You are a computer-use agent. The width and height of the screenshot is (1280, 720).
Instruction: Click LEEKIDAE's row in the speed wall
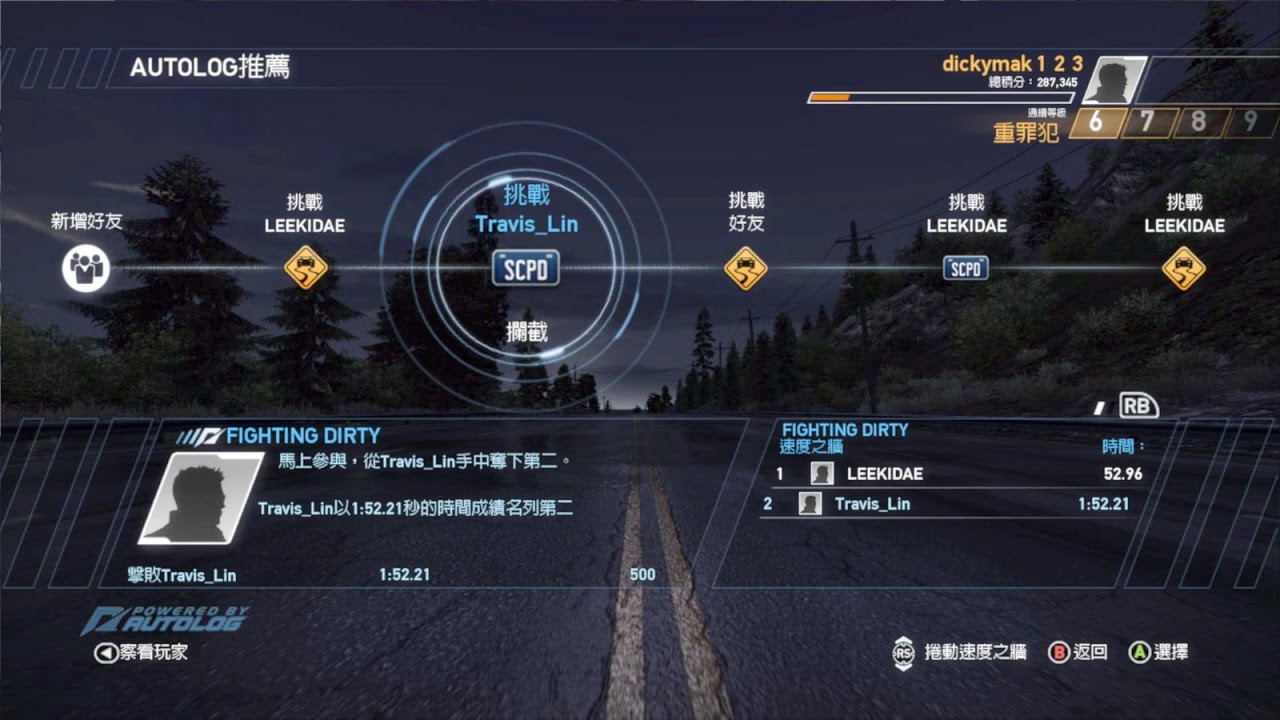pyautogui.click(x=957, y=474)
